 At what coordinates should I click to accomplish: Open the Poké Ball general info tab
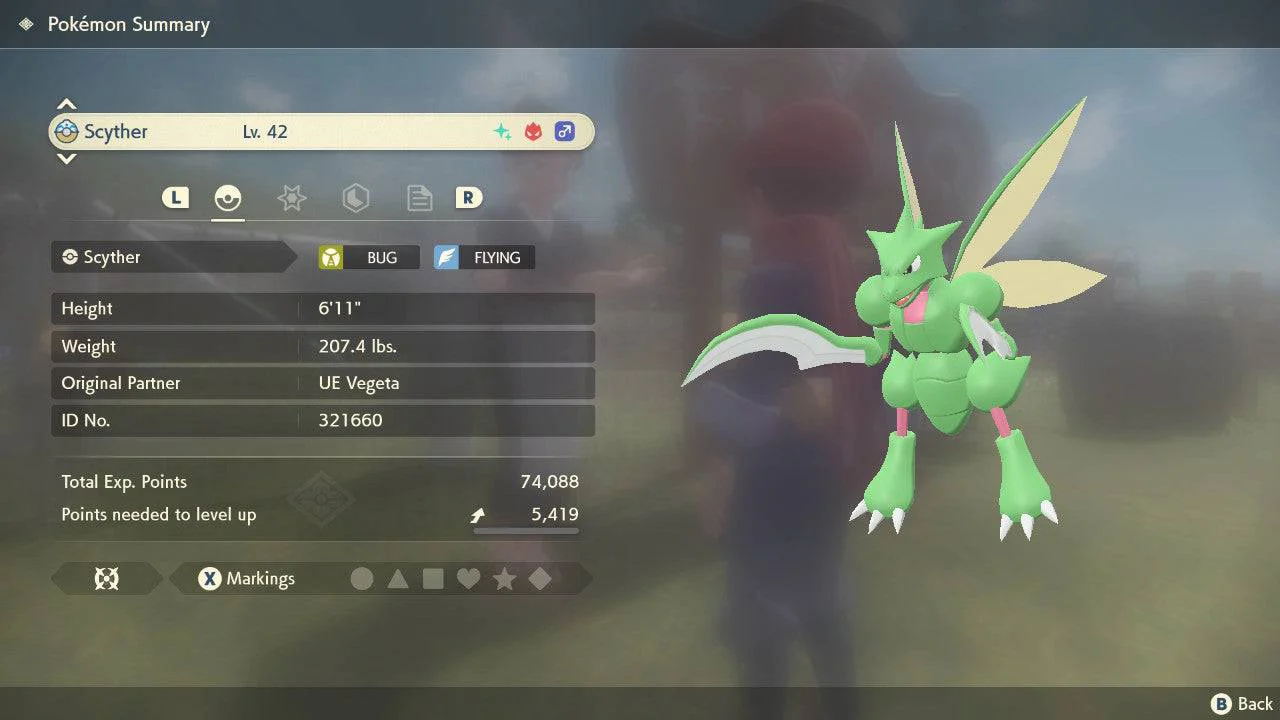coord(228,198)
